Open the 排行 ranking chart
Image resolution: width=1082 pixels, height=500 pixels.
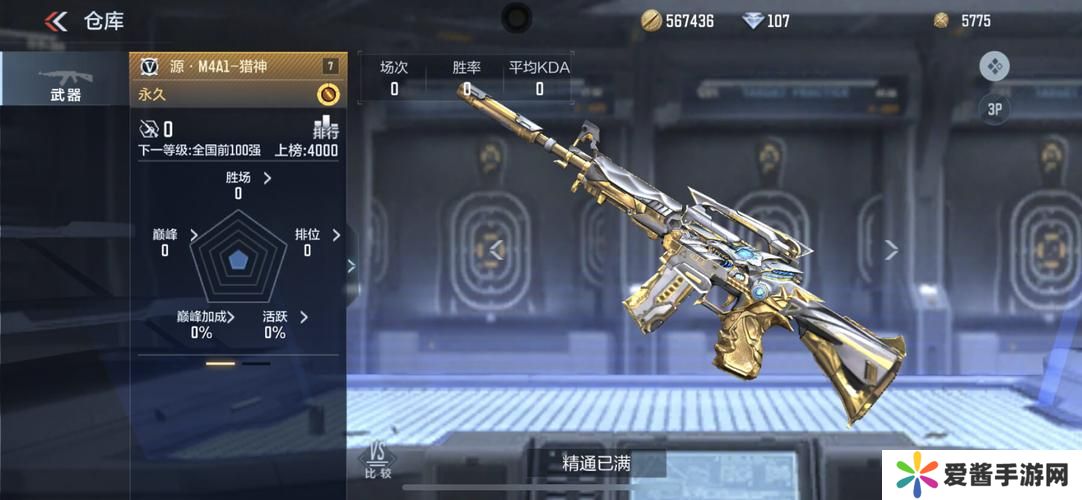(x=326, y=127)
